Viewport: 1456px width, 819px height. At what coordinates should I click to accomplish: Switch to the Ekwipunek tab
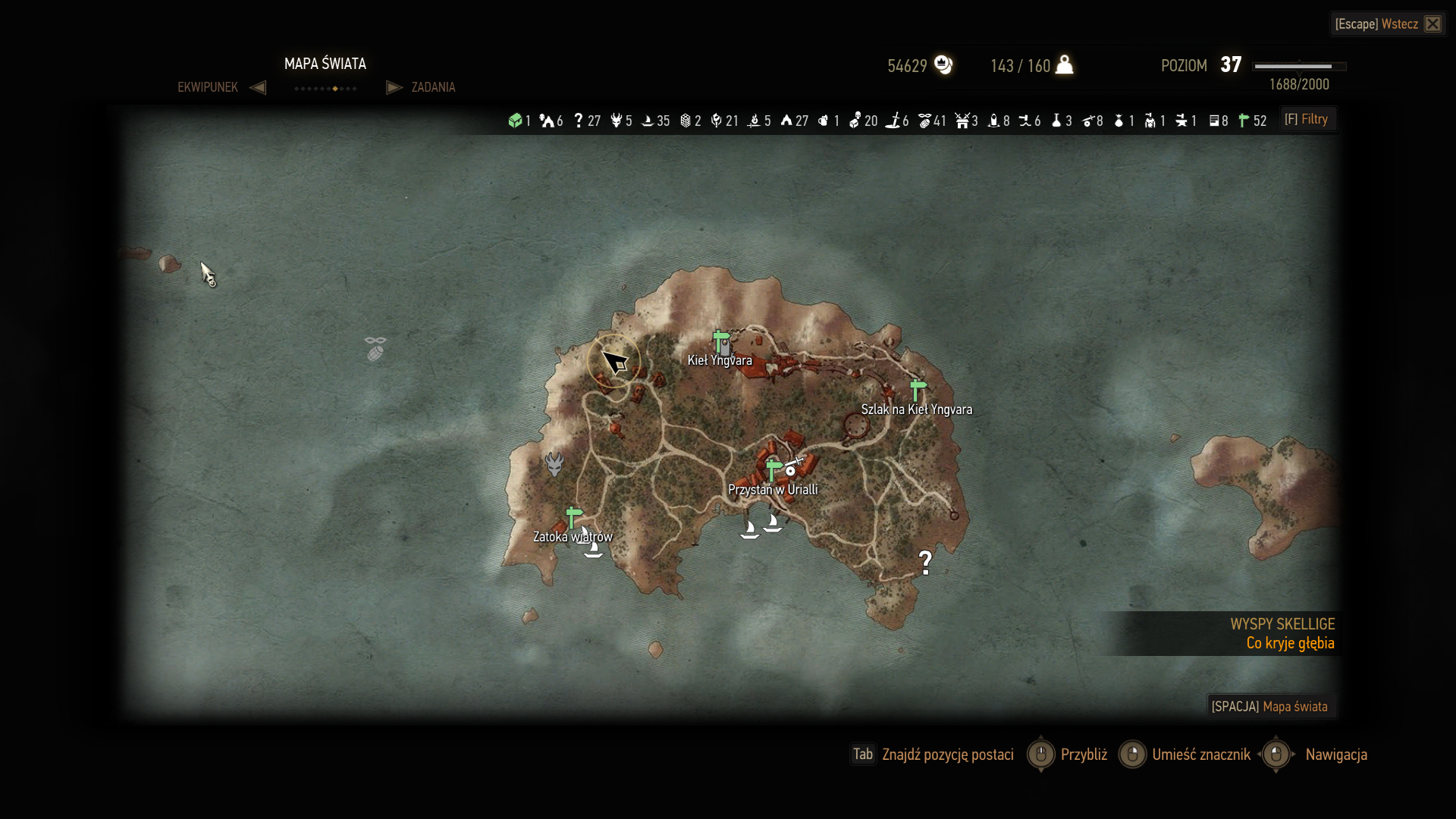click(x=208, y=87)
